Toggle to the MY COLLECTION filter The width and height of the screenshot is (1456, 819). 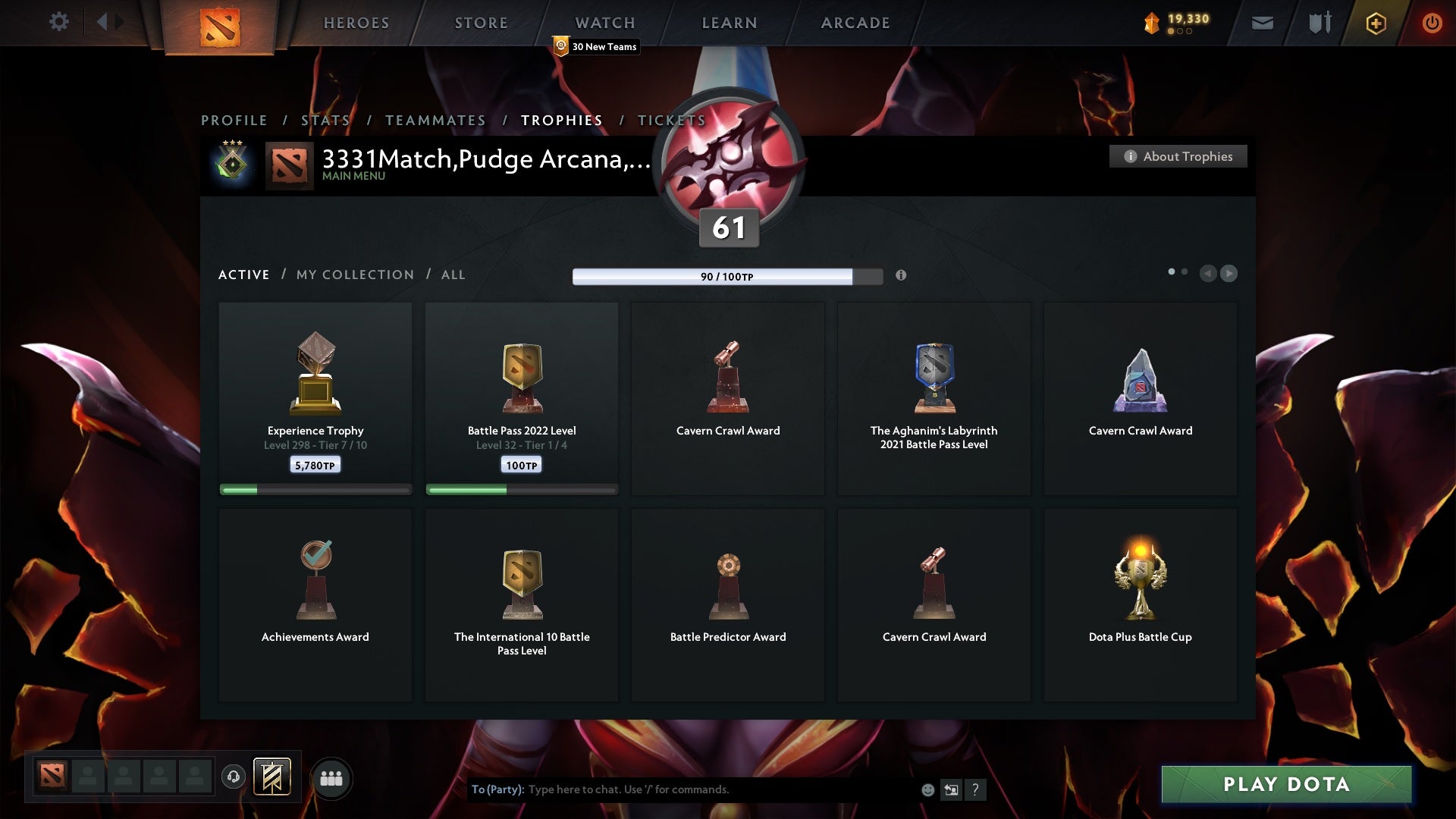pos(354,275)
